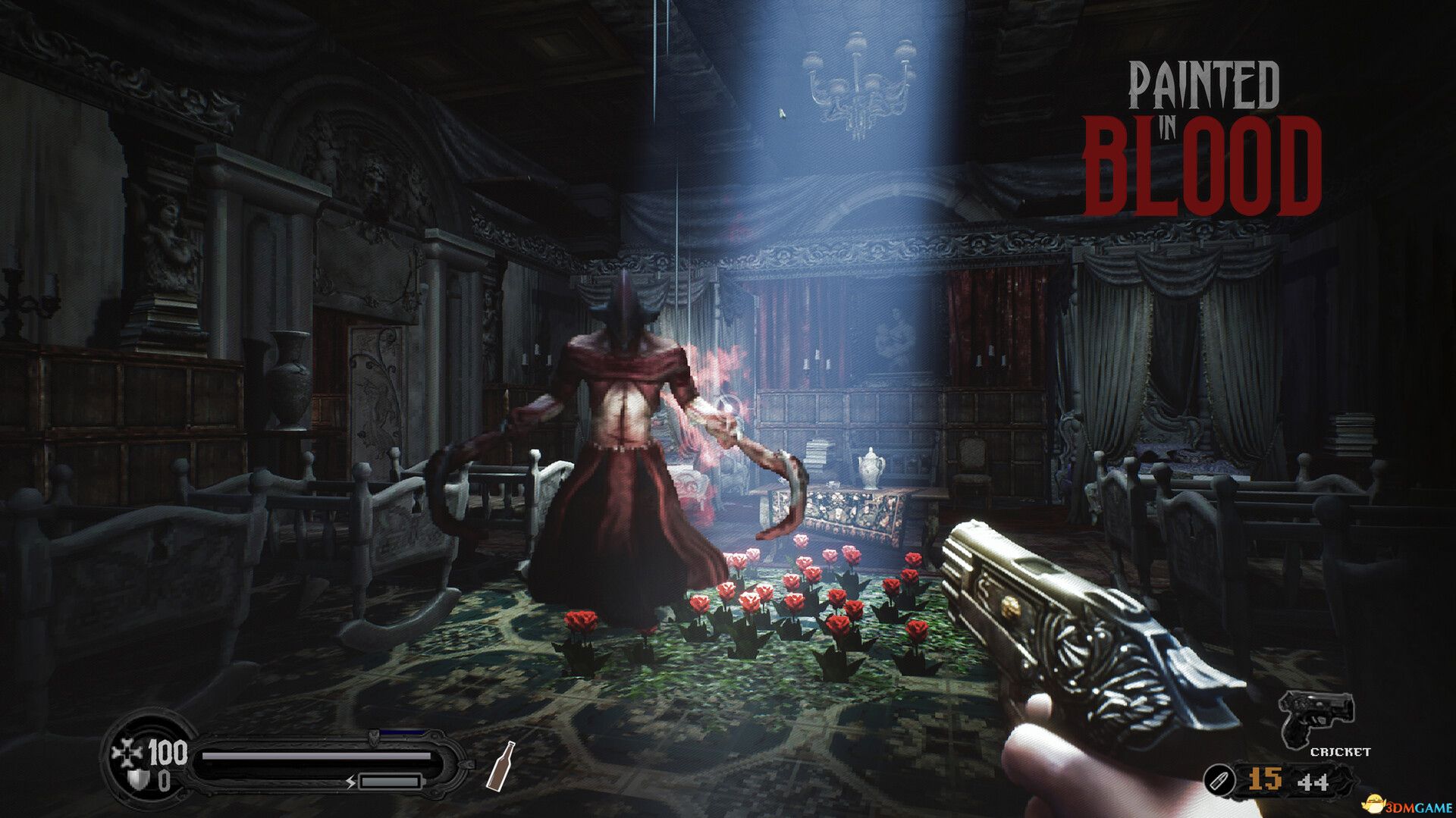Click the 3DMGame chick mascot logo
The height and width of the screenshot is (818, 1456).
1374,804
